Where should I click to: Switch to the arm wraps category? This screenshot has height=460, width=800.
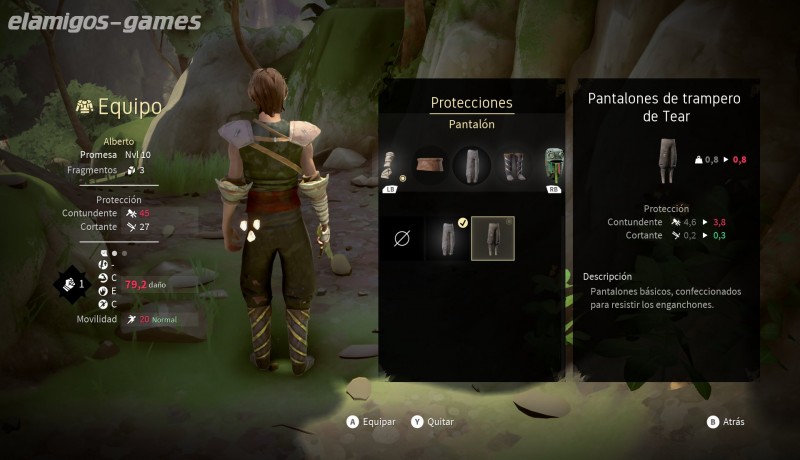[x=390, y=166]
